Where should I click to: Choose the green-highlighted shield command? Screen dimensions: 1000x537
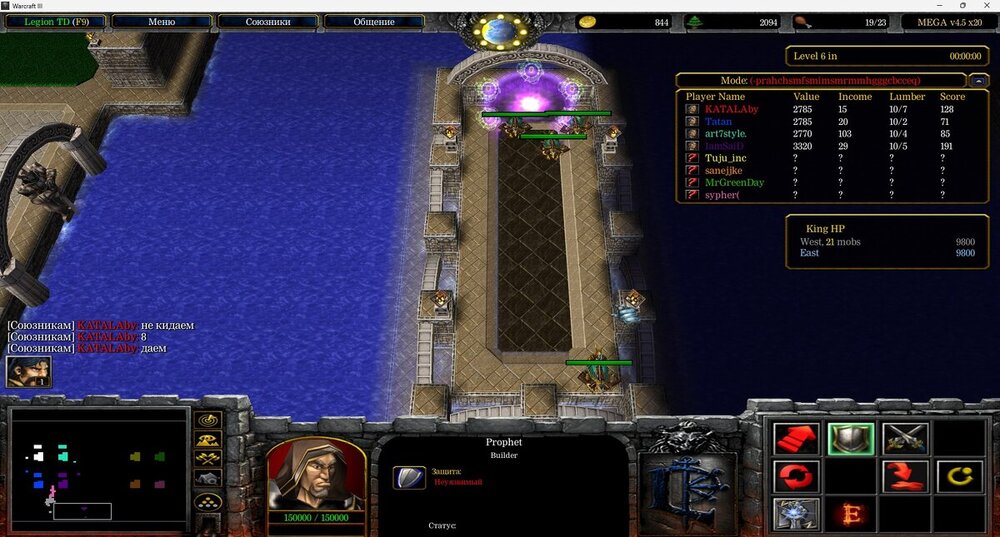click(851, 438)
